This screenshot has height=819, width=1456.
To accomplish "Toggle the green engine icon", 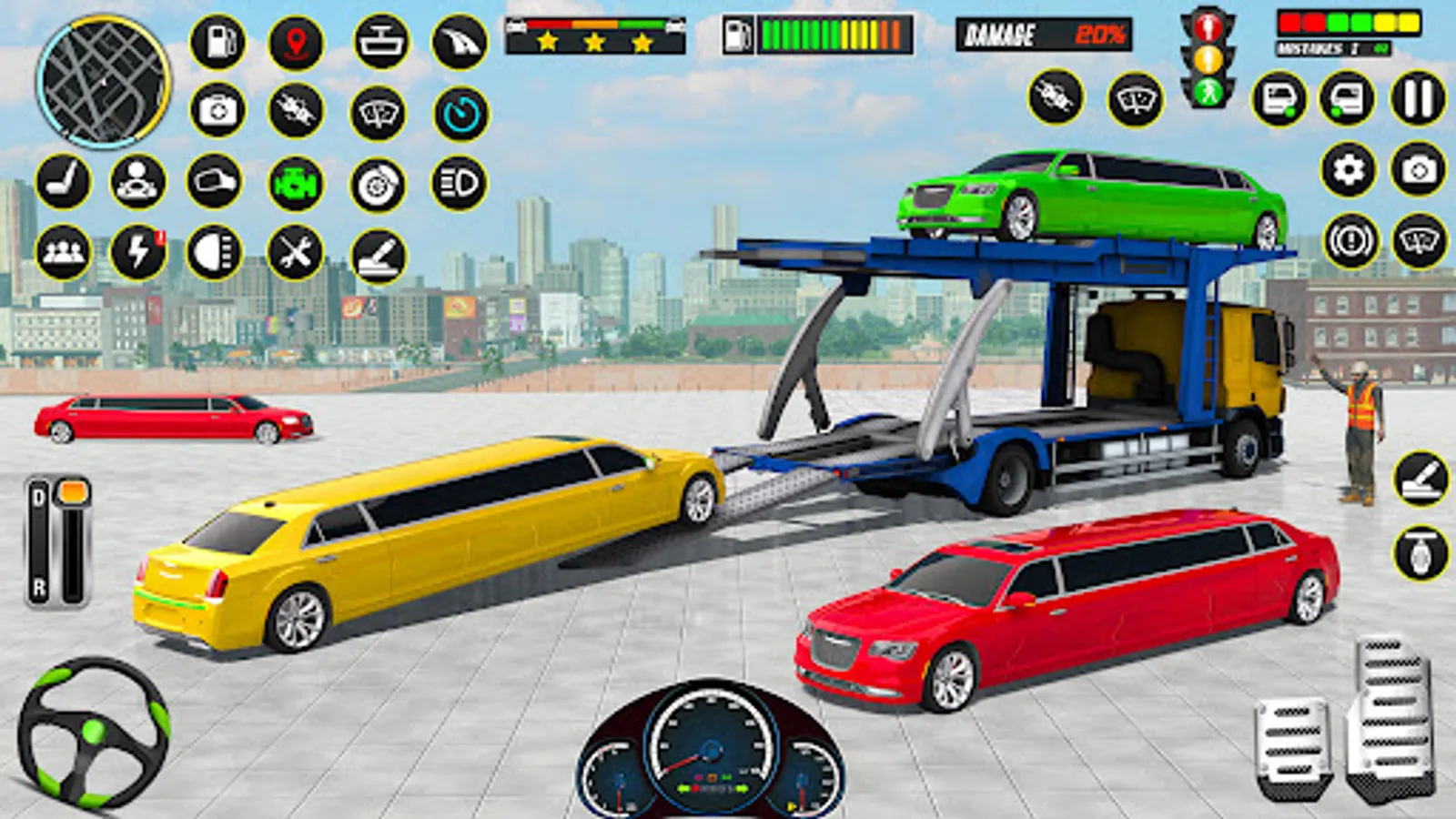I will (x=296, y=183).
